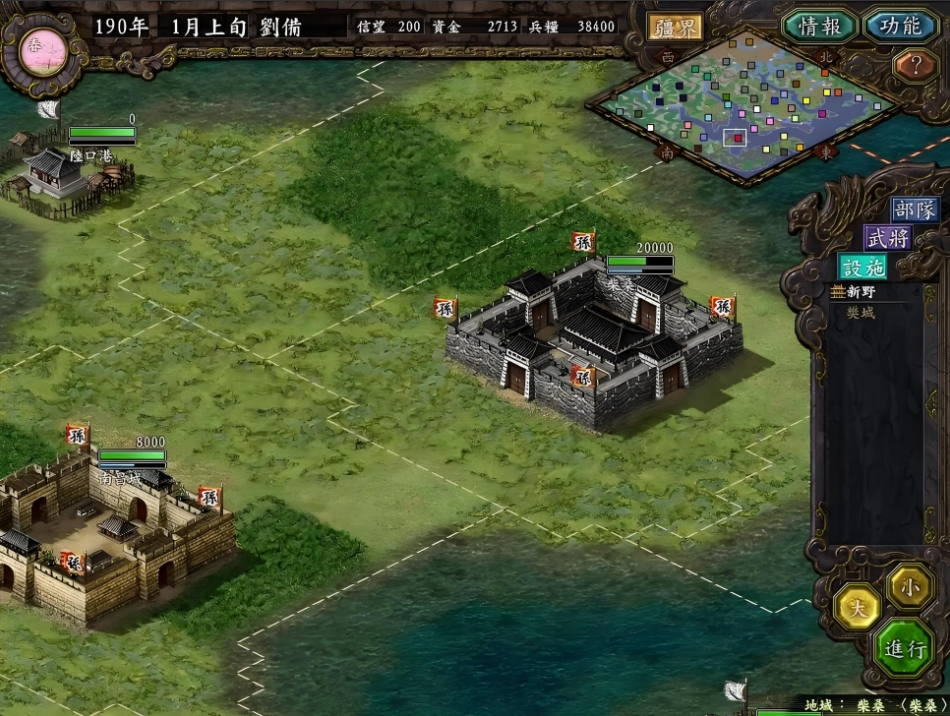950x716 pixels.
Task: Select 樊城 from the facilities list
Action: (860, 312)
